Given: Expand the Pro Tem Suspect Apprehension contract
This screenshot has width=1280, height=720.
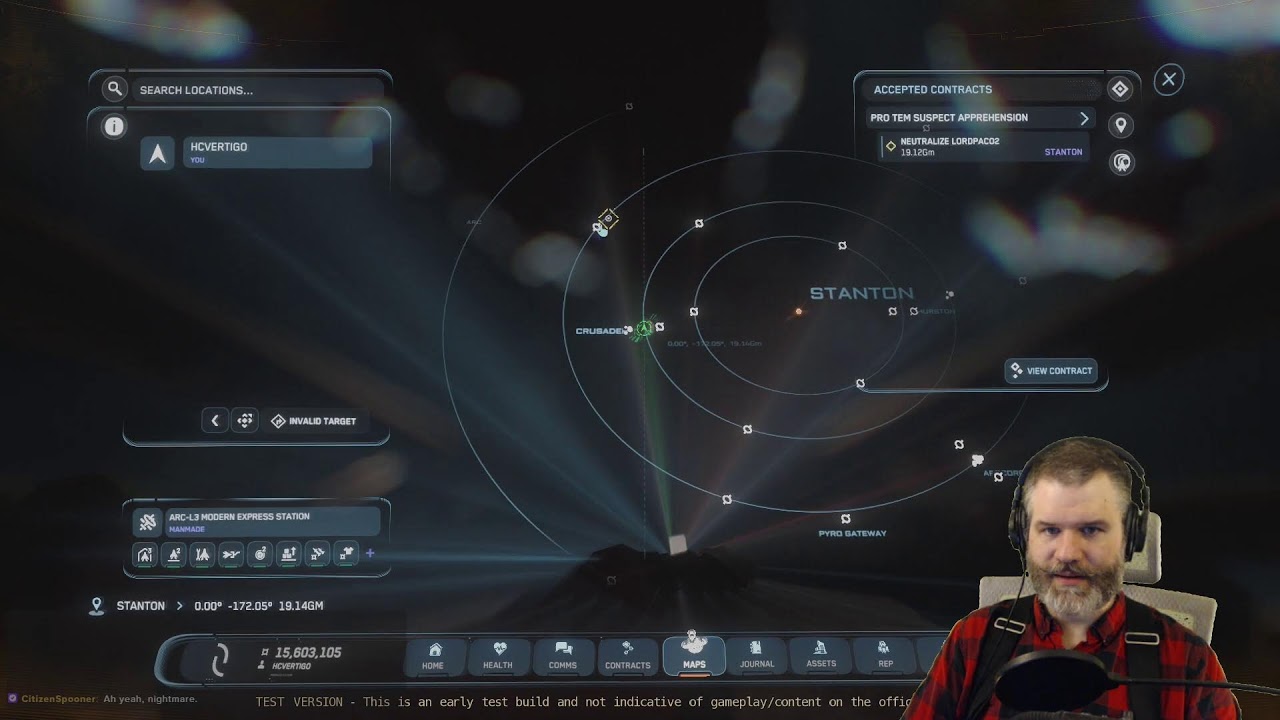Looking at the screenshot, I should click(x=1084, y=118).
